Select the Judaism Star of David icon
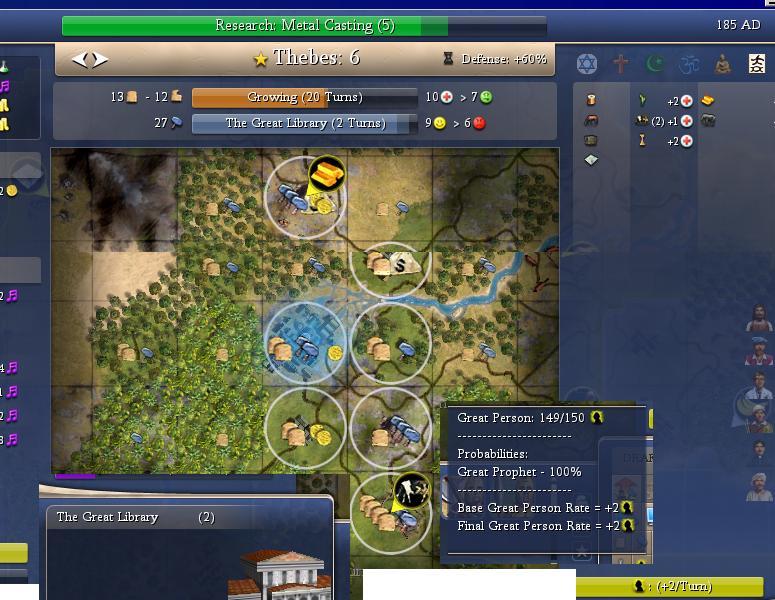Screen dimensions: 775x600 (x=589, y=65)
